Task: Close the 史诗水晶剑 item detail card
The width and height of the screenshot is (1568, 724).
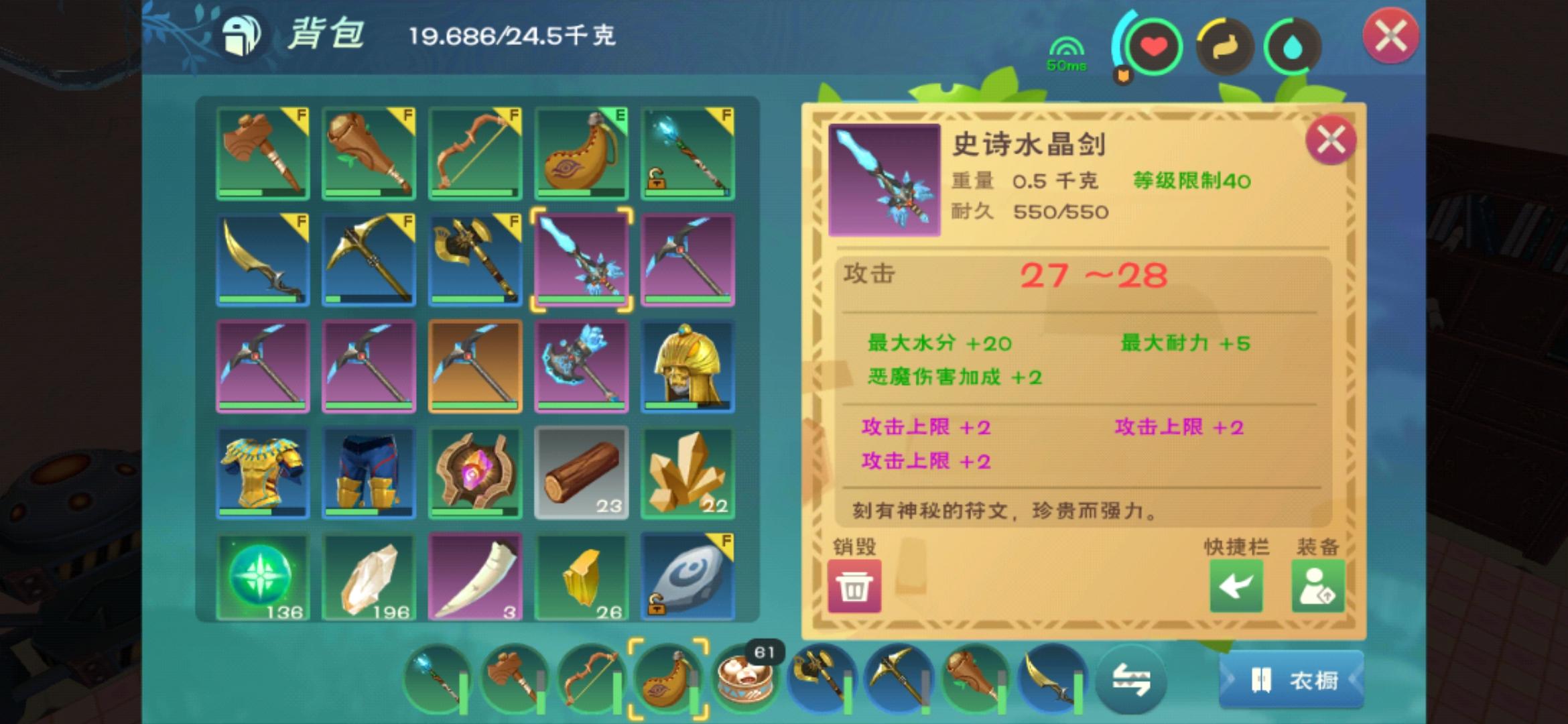Action: [x=1330, y=140]
